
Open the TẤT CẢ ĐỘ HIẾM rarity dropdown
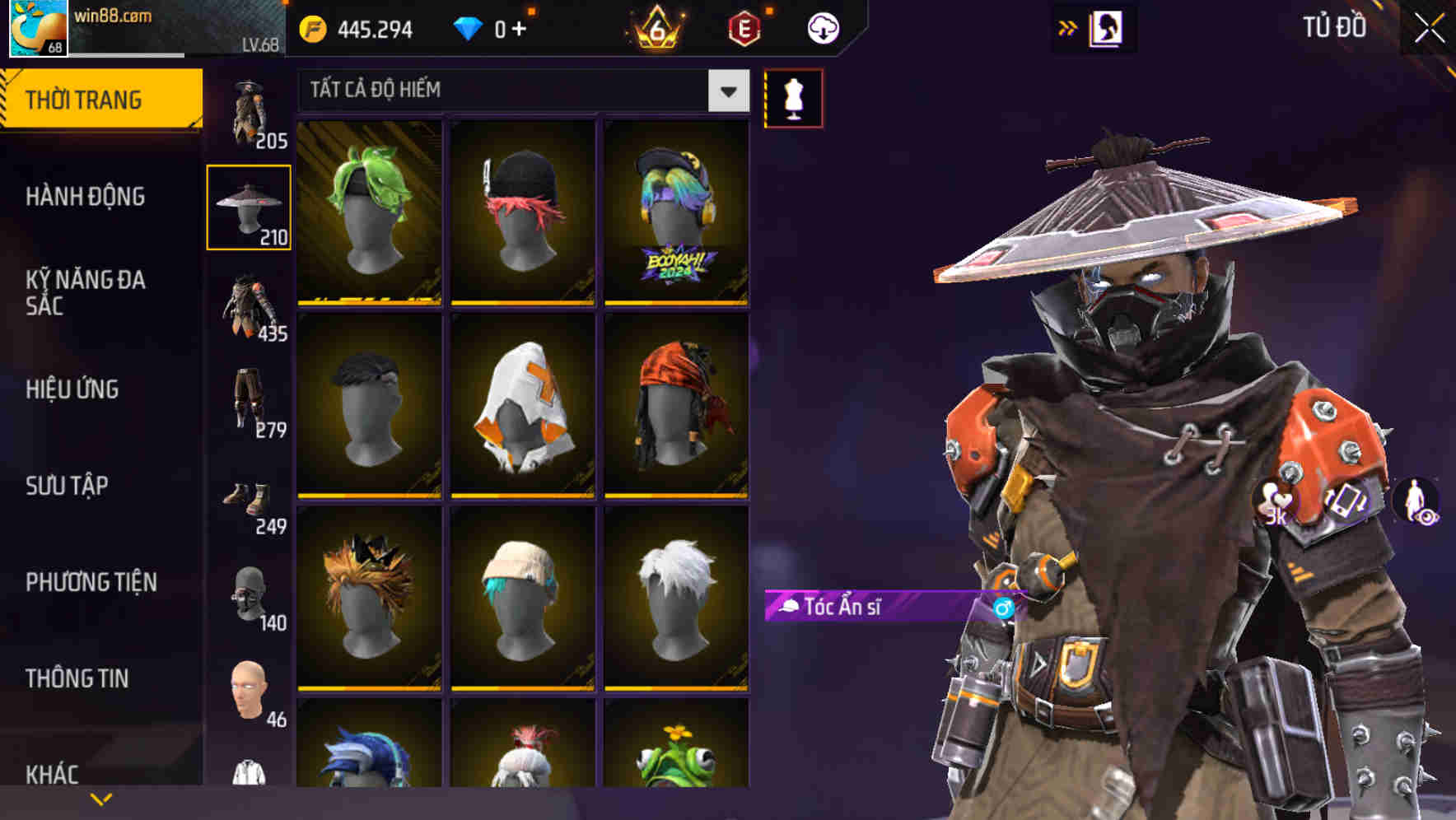pos(519,91)
